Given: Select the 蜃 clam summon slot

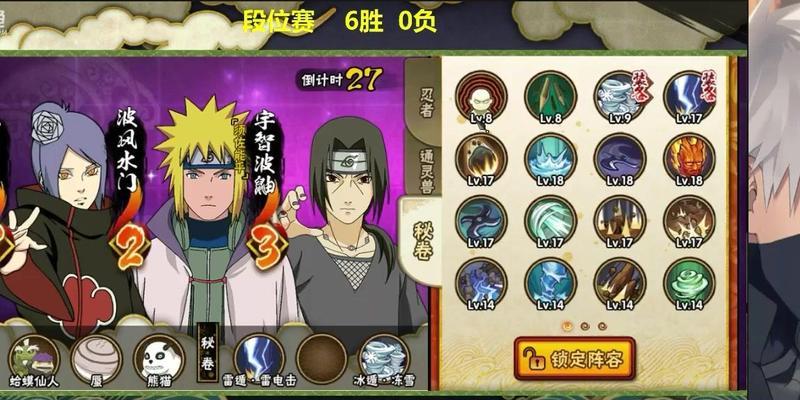Looking at the screenshot, I should pos(97,358).
